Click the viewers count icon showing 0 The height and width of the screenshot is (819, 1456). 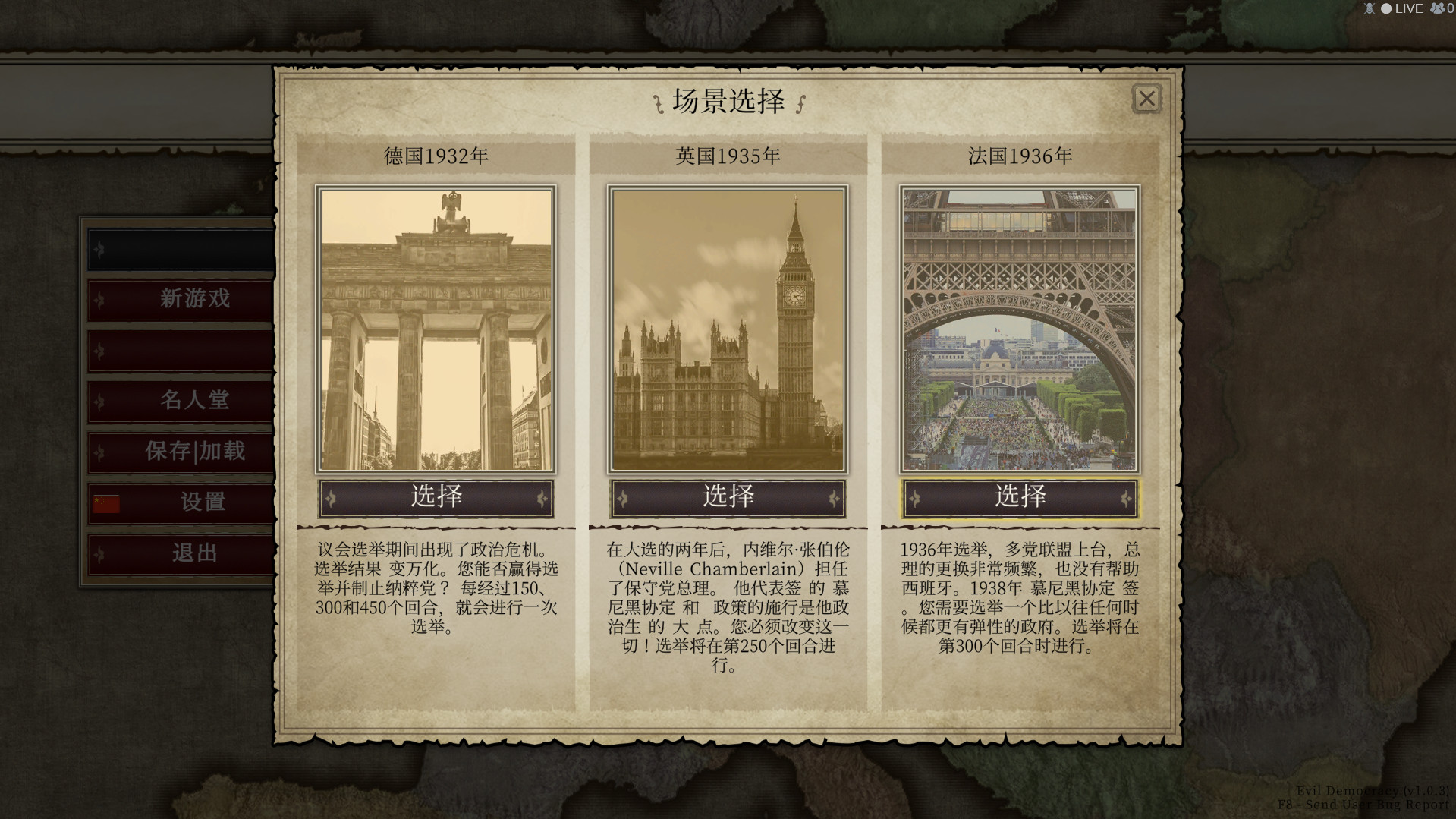(x=1438, y=8)
